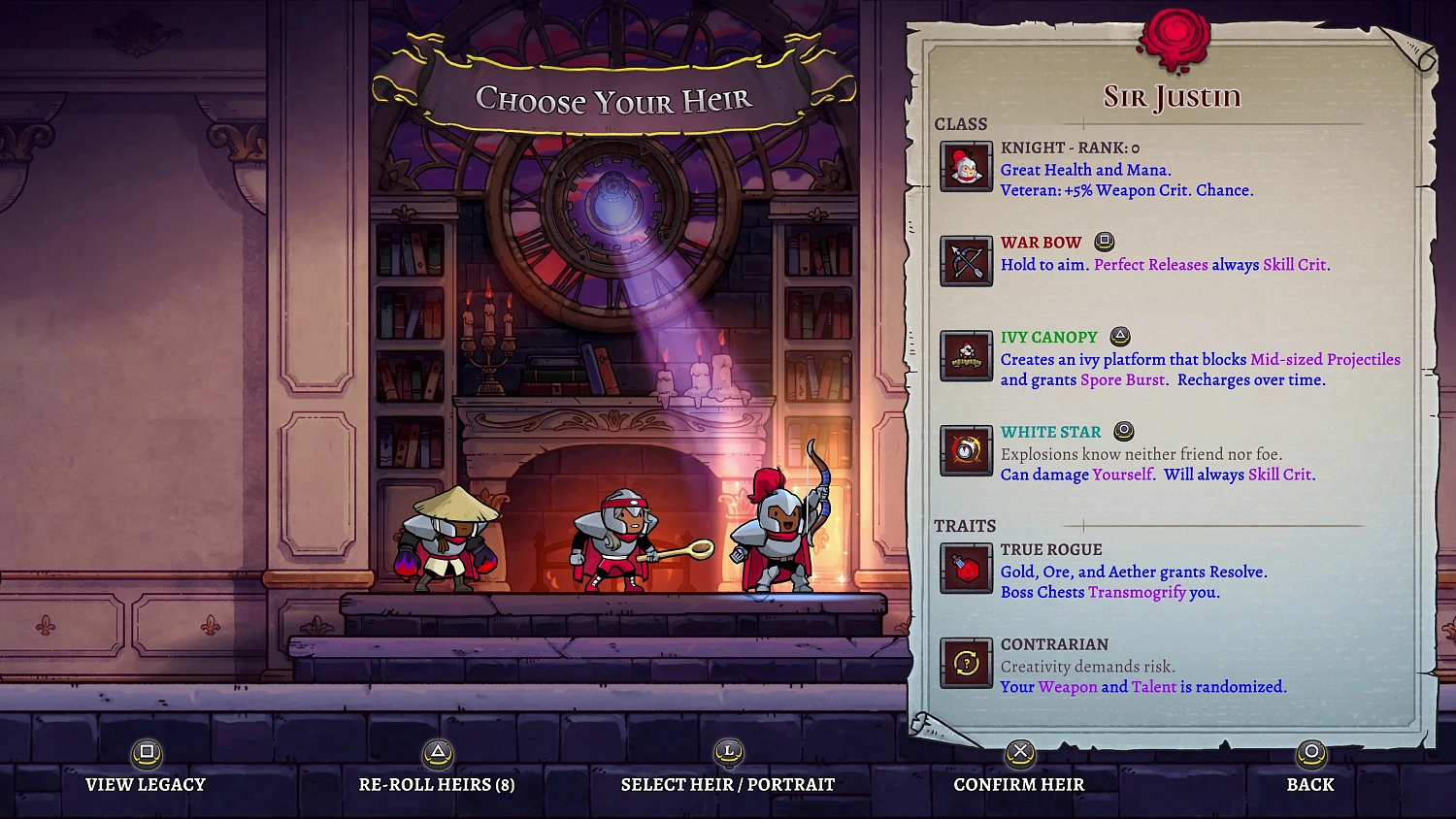This screenshot has height=819, width=1456.
Task: Click the circle icon next to White Star
Action: (x=1124, y=431)
